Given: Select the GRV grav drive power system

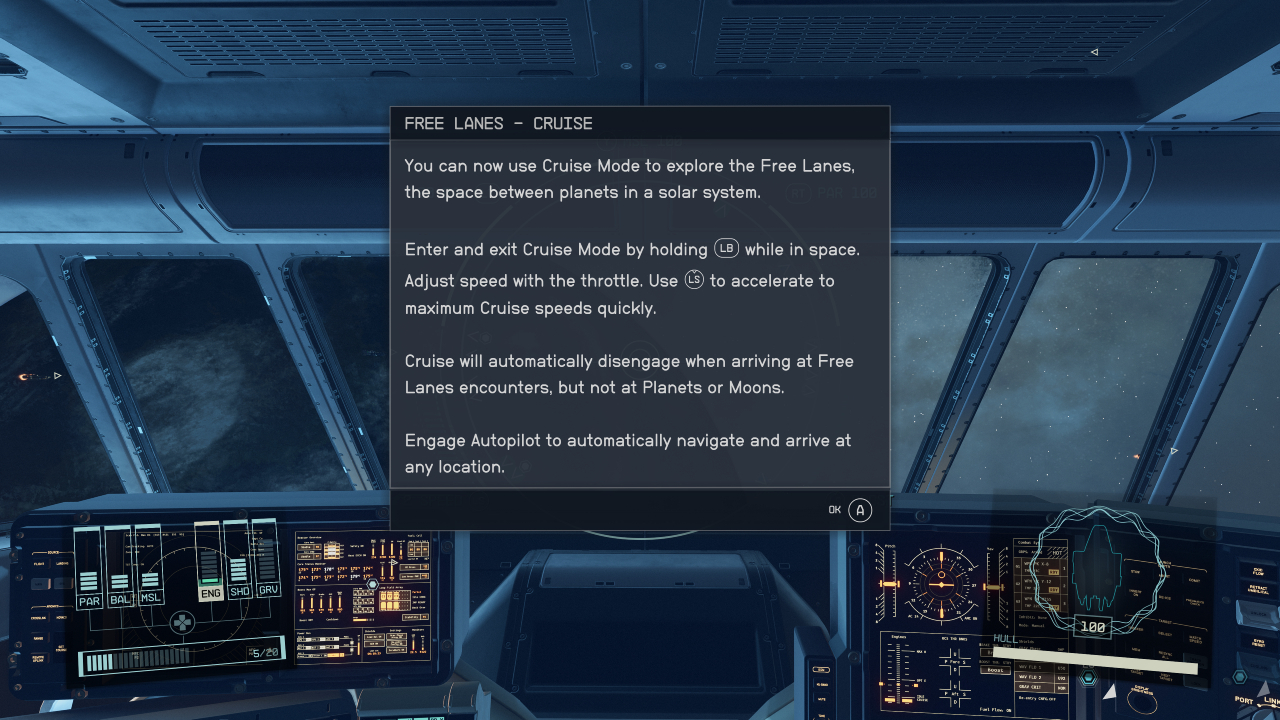Looking at the screenshot, I should click(x=268, y=590).
